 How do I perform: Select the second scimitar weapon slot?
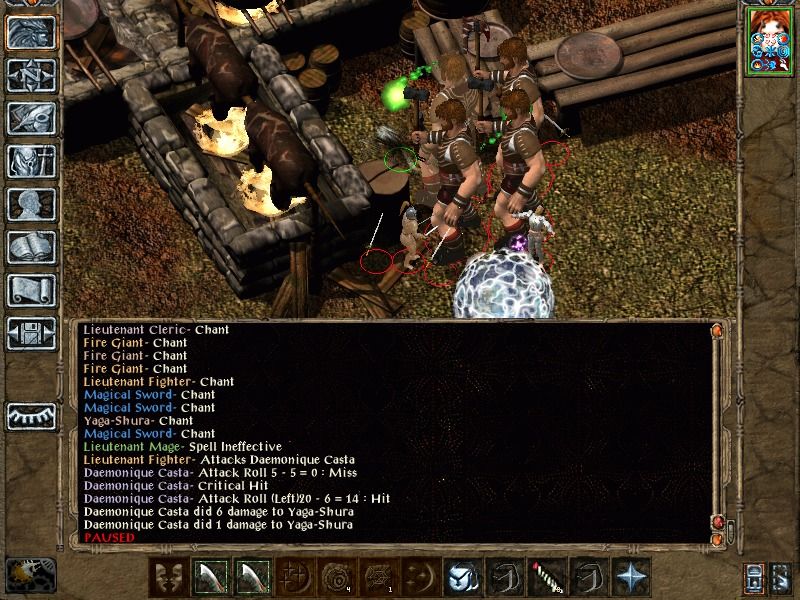(250, 577)
